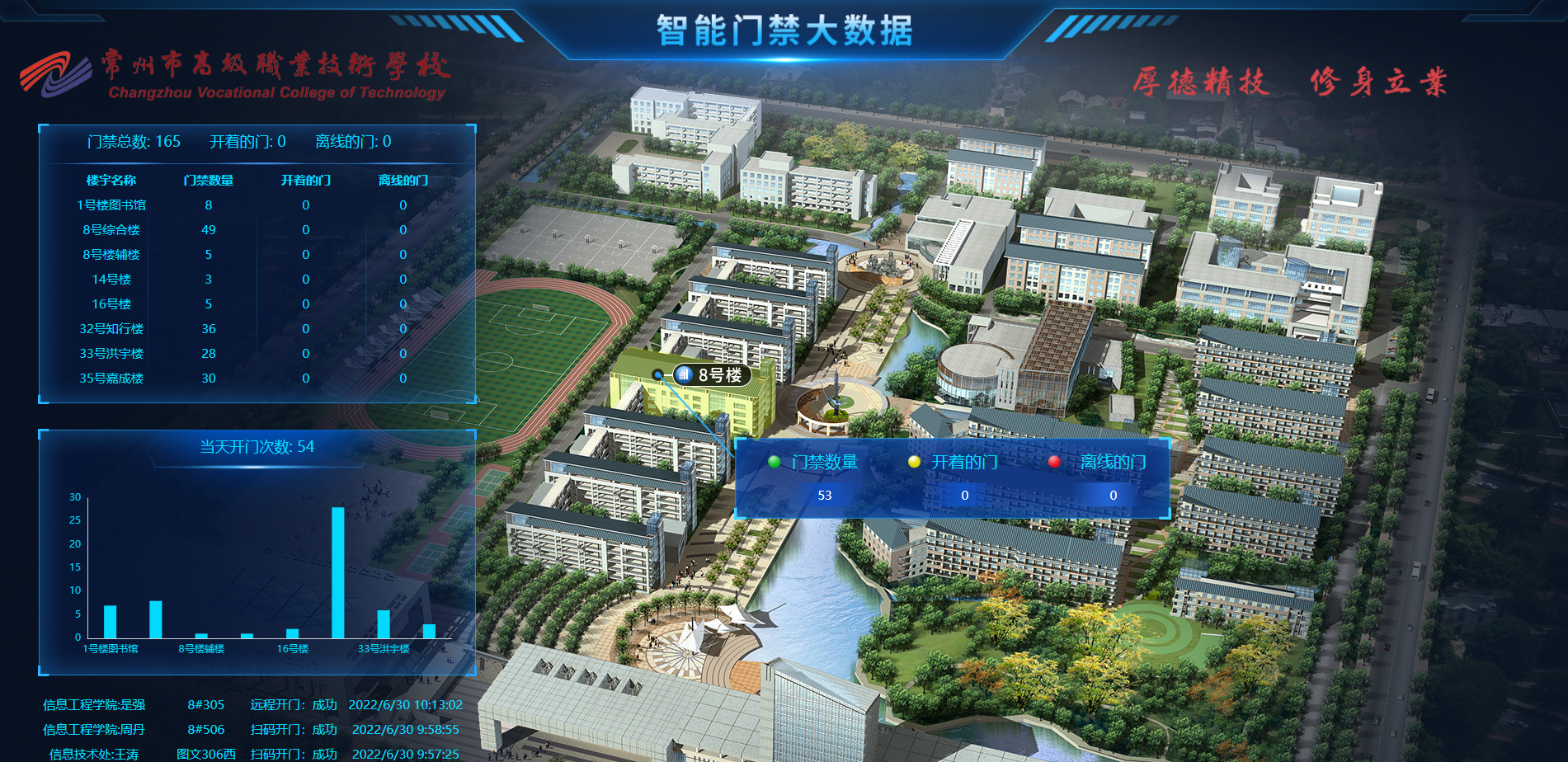This screenshot has width=1568, height=762.
Task: Select the 智能门禁大数据 title banner
Action: (x=784, y=30)
